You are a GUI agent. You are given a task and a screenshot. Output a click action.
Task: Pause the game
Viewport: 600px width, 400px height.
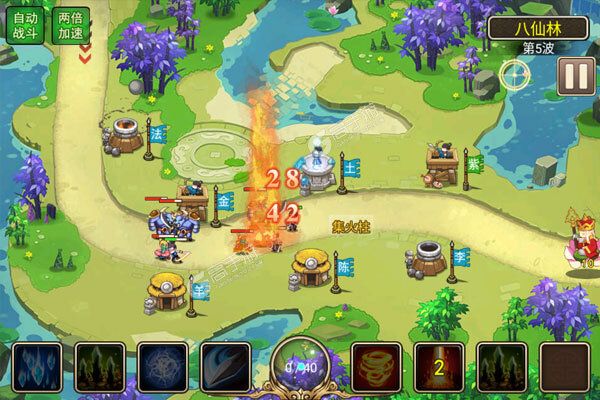click(573, 76)
